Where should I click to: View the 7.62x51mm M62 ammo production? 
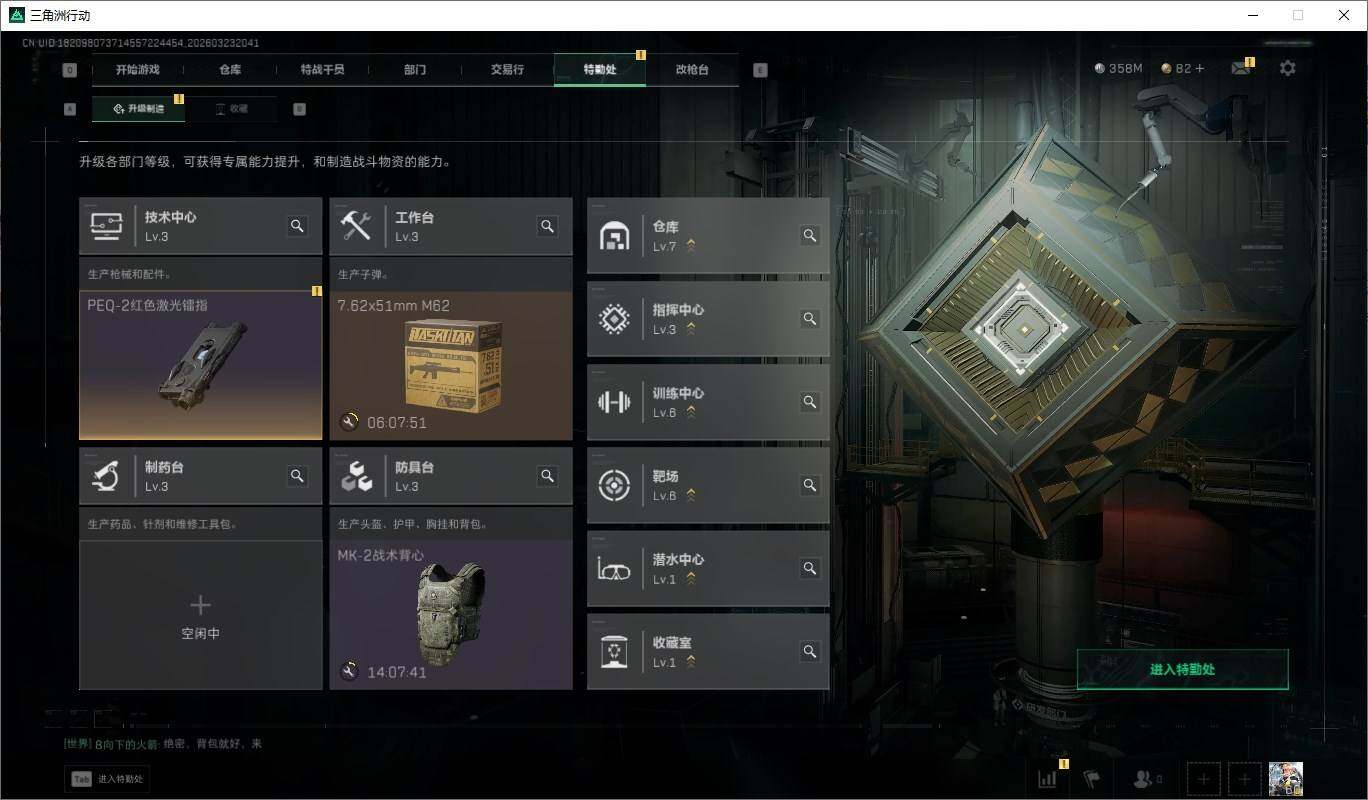451,365
